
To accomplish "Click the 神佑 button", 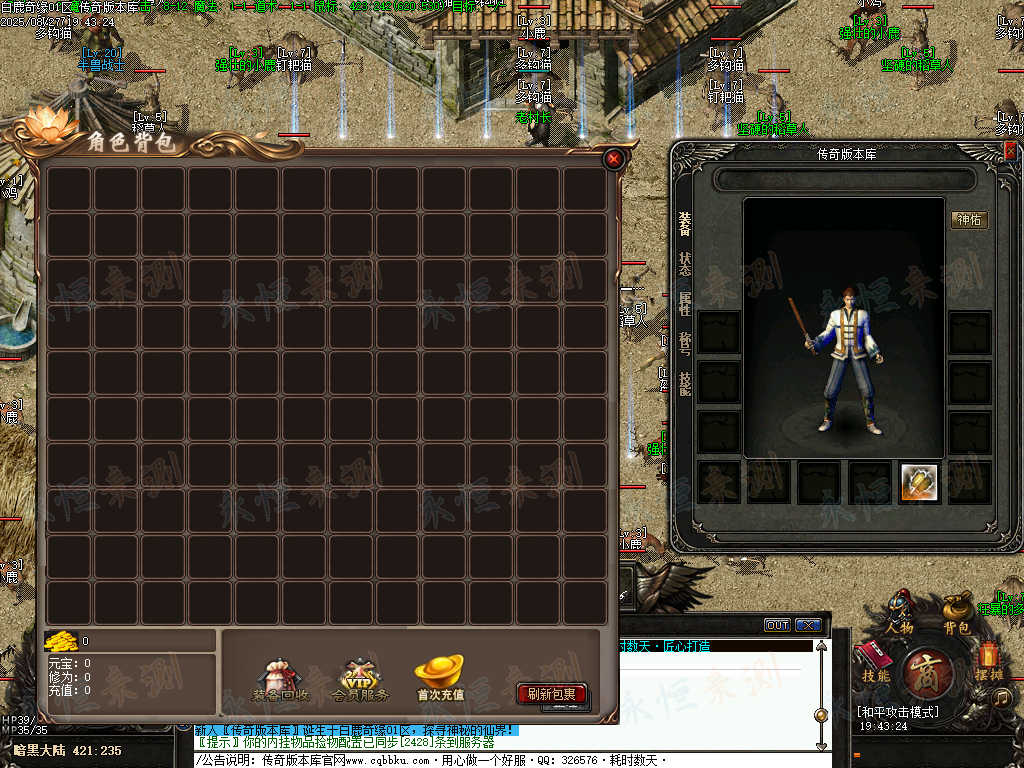I will click(969, 219).
